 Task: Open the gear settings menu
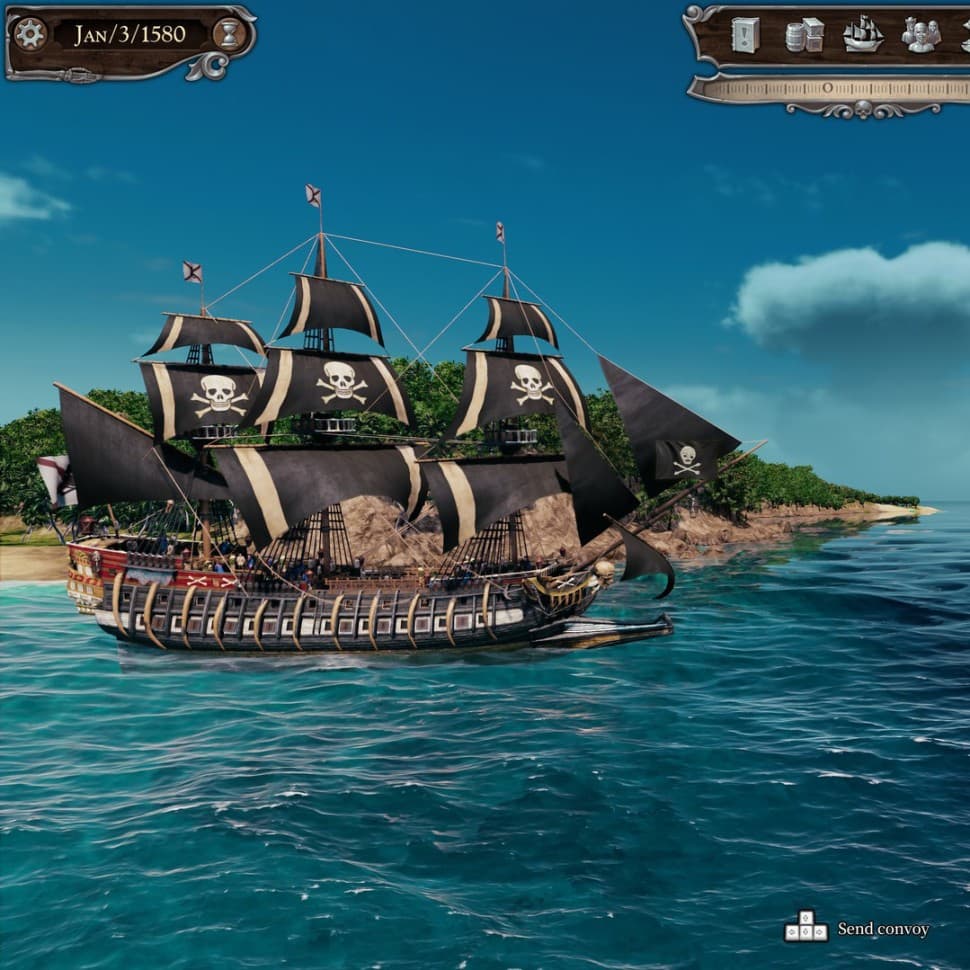[x=31, y=34]
